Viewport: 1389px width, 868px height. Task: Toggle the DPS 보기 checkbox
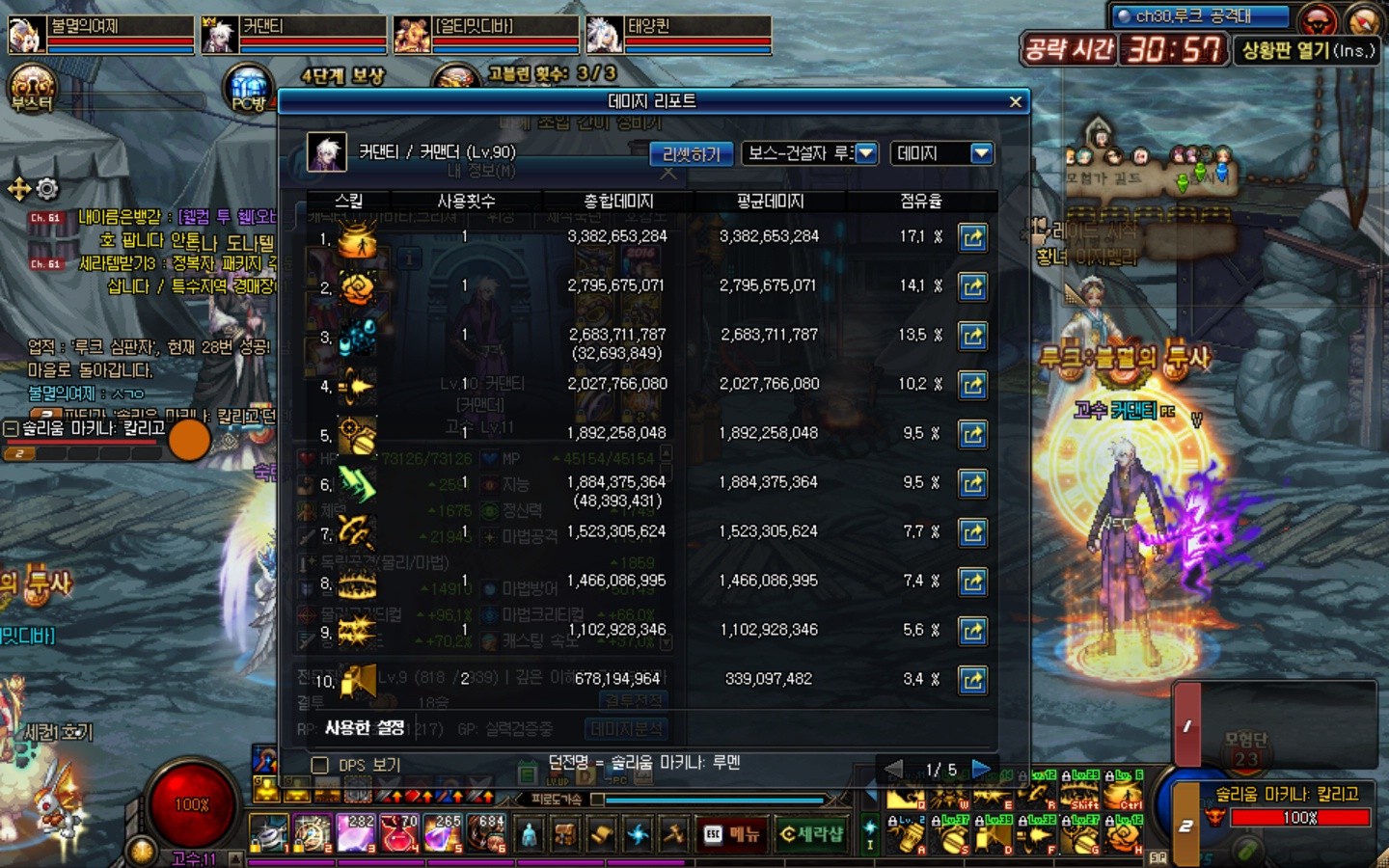(320, 765)
